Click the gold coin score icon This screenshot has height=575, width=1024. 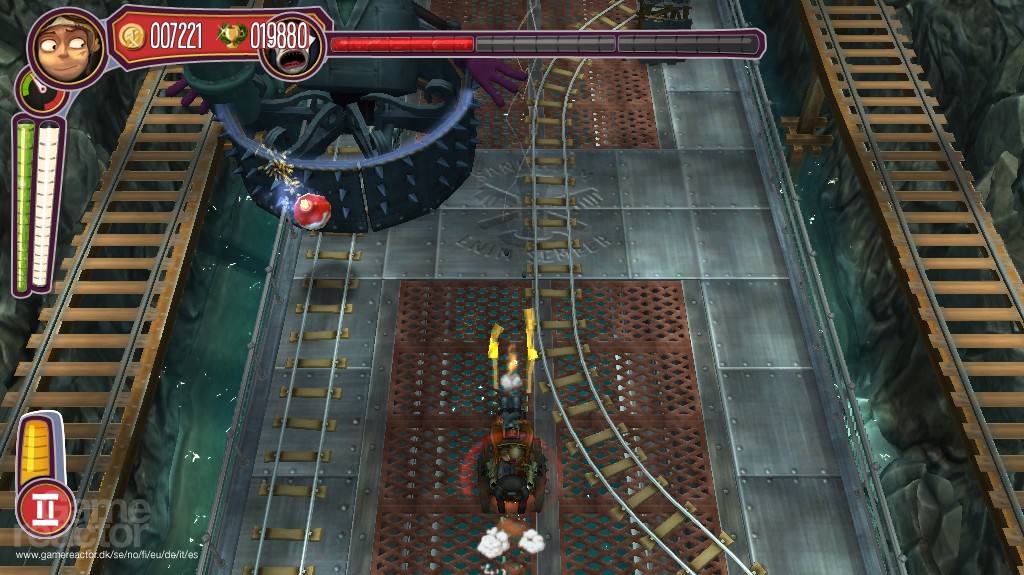point(131,36)
